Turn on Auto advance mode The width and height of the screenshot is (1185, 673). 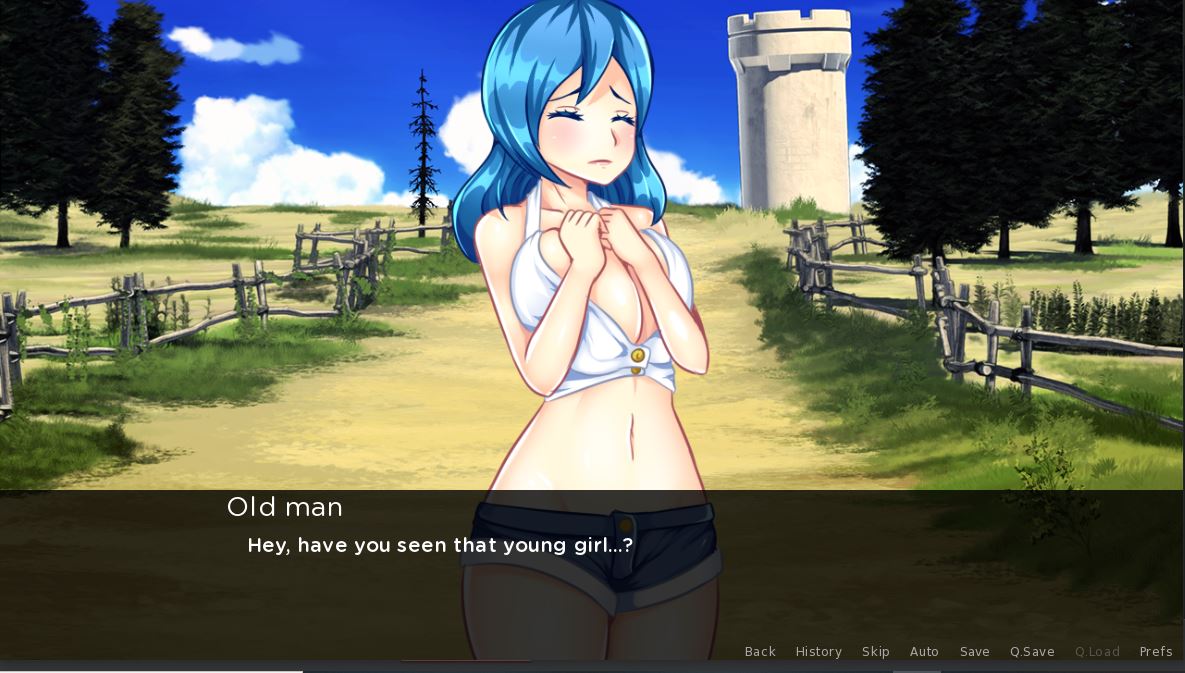coord(924,652)
